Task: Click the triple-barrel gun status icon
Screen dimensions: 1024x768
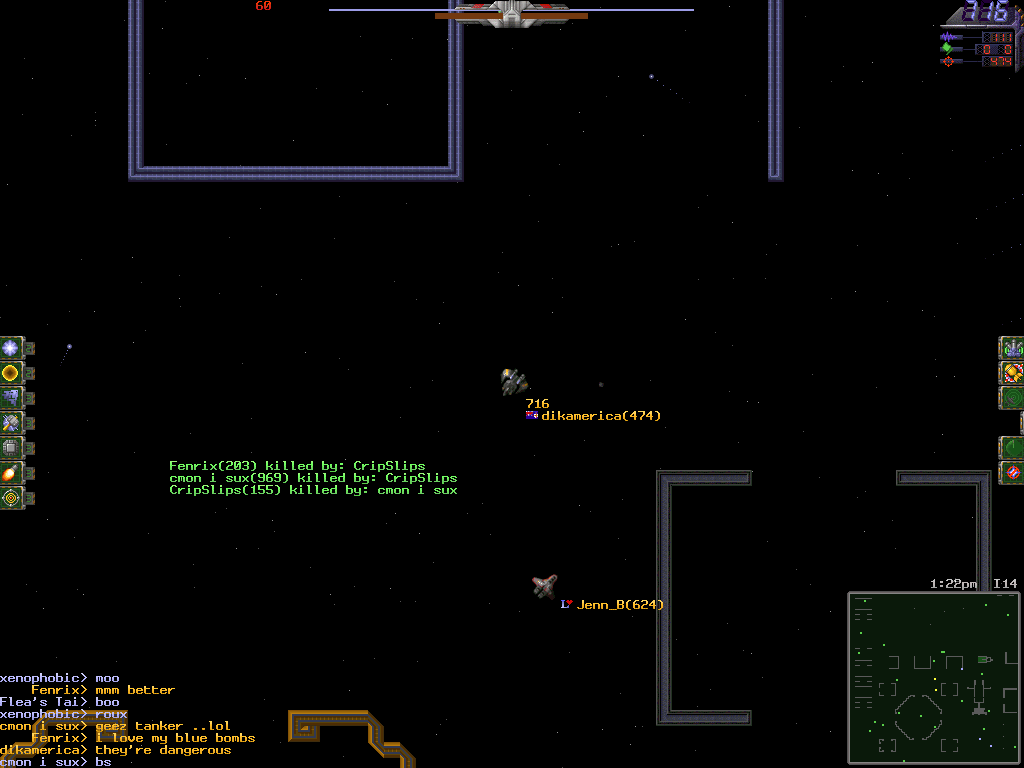Action: point(1012,348)
